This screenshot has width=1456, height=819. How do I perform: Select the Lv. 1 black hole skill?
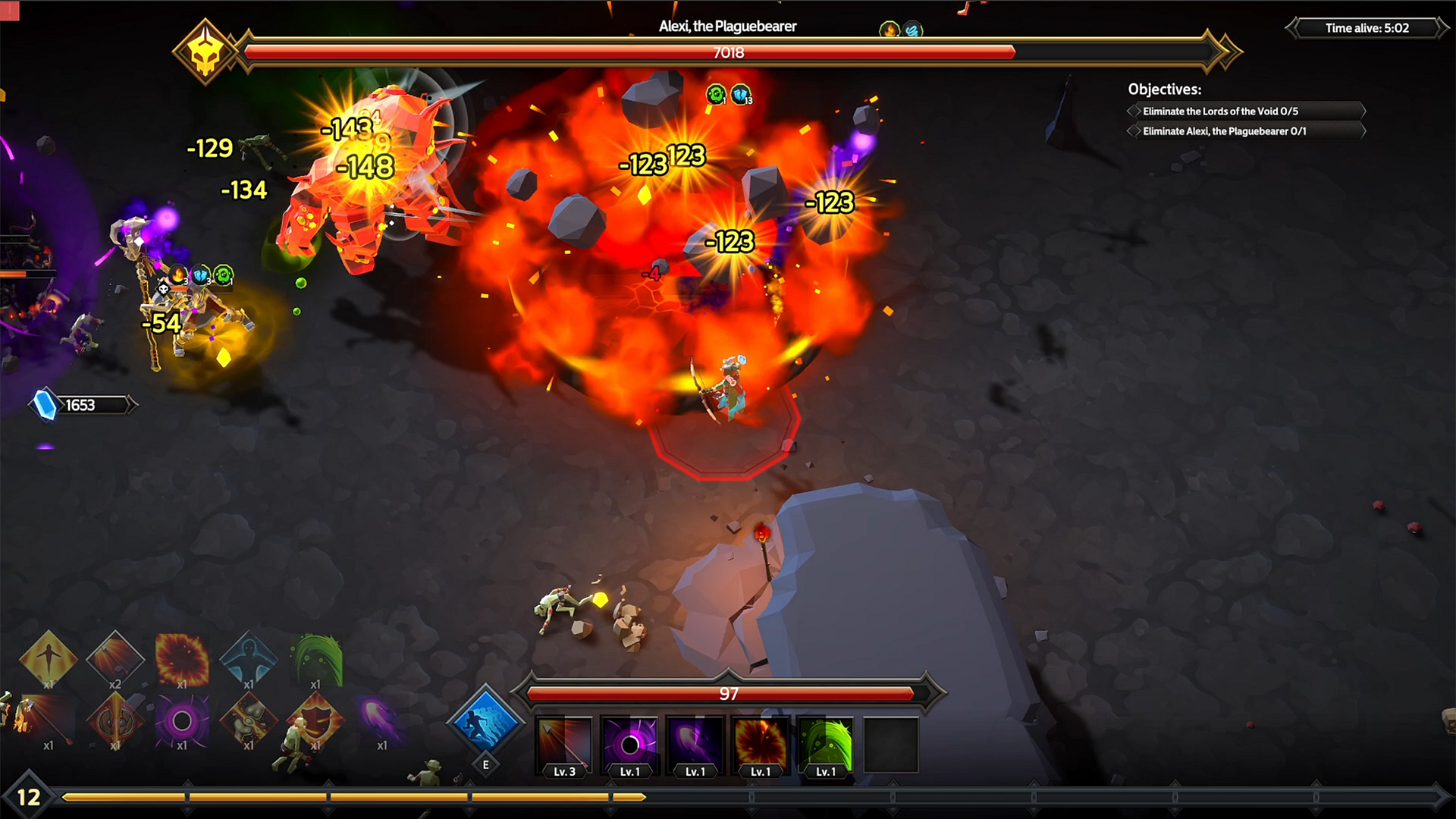pos(628,742)
